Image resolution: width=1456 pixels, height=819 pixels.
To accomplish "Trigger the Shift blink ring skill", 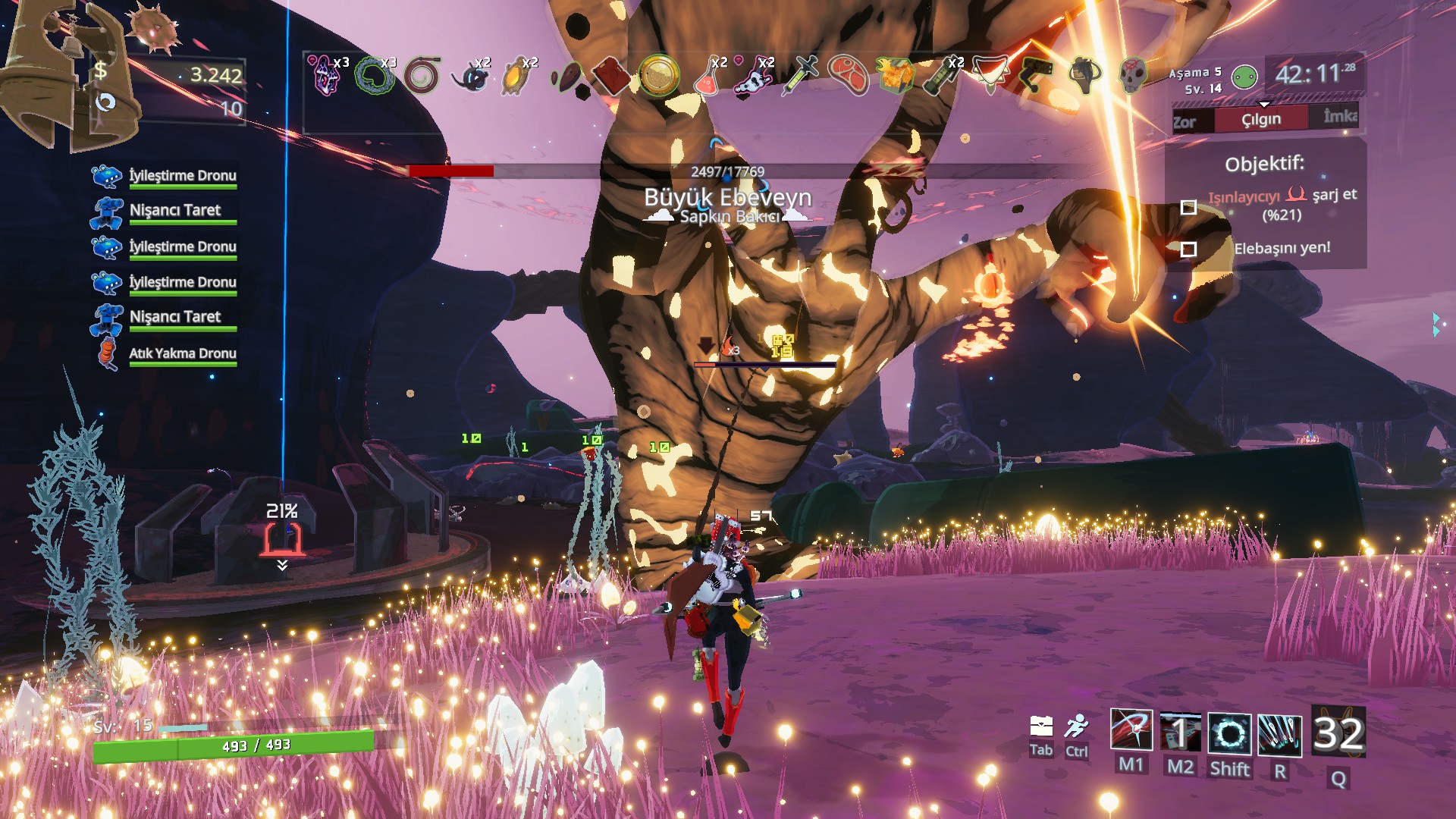I will click(x=1229, y=734).
